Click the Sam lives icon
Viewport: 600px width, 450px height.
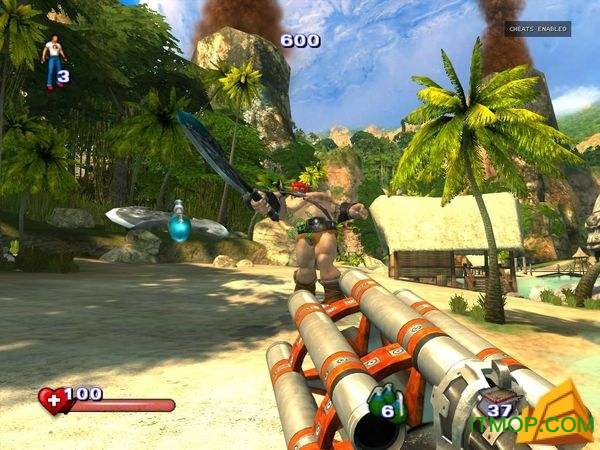[x=51, y=60]
